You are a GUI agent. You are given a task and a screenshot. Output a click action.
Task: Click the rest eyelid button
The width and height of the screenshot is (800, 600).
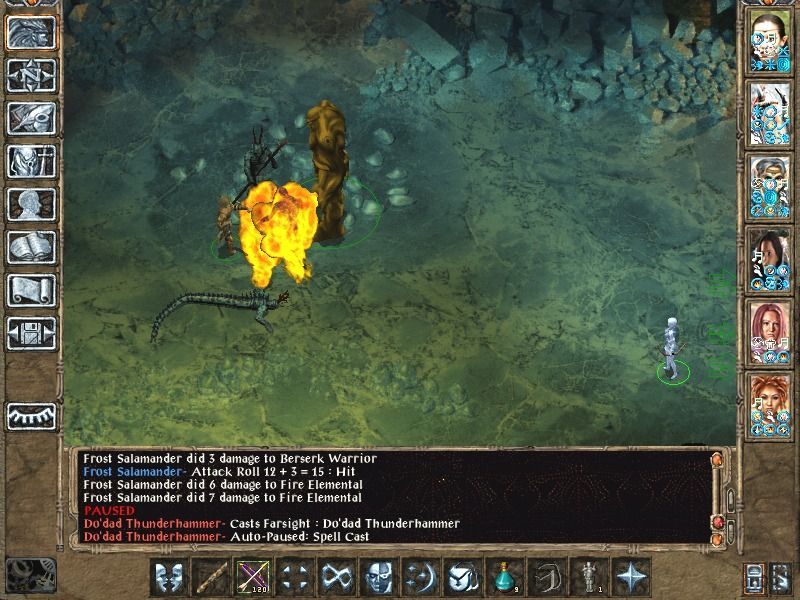30,416
